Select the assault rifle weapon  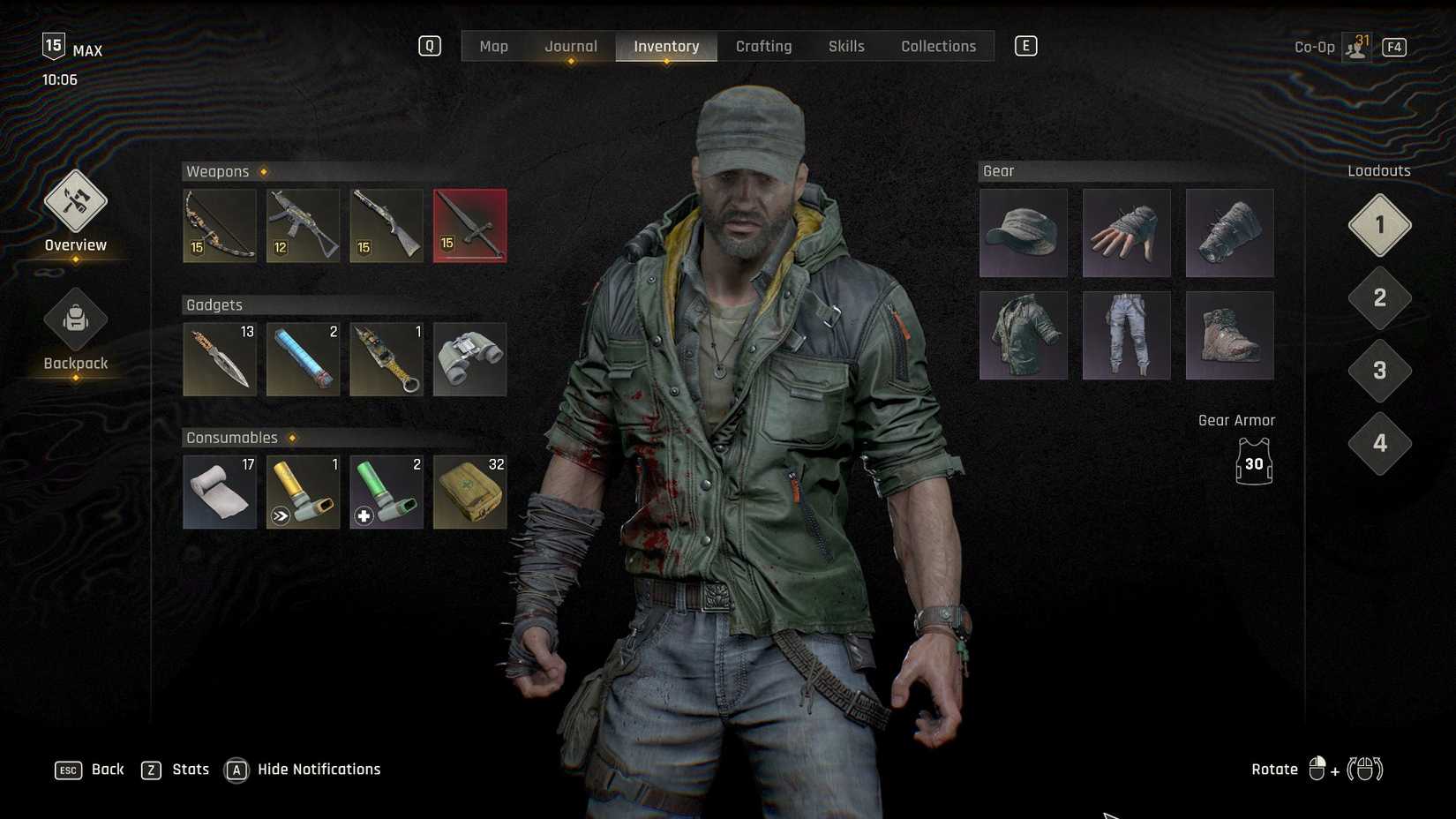303,225
